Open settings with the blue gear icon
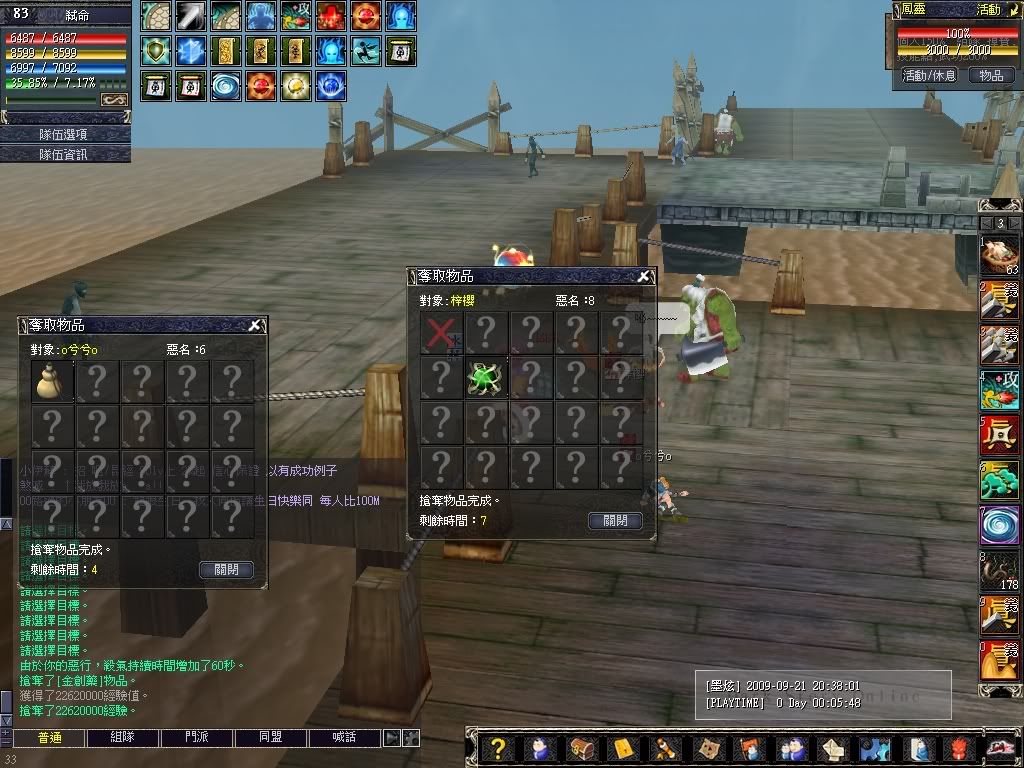The width and height of the screenshot is (1024, 768). click(876, 749)
